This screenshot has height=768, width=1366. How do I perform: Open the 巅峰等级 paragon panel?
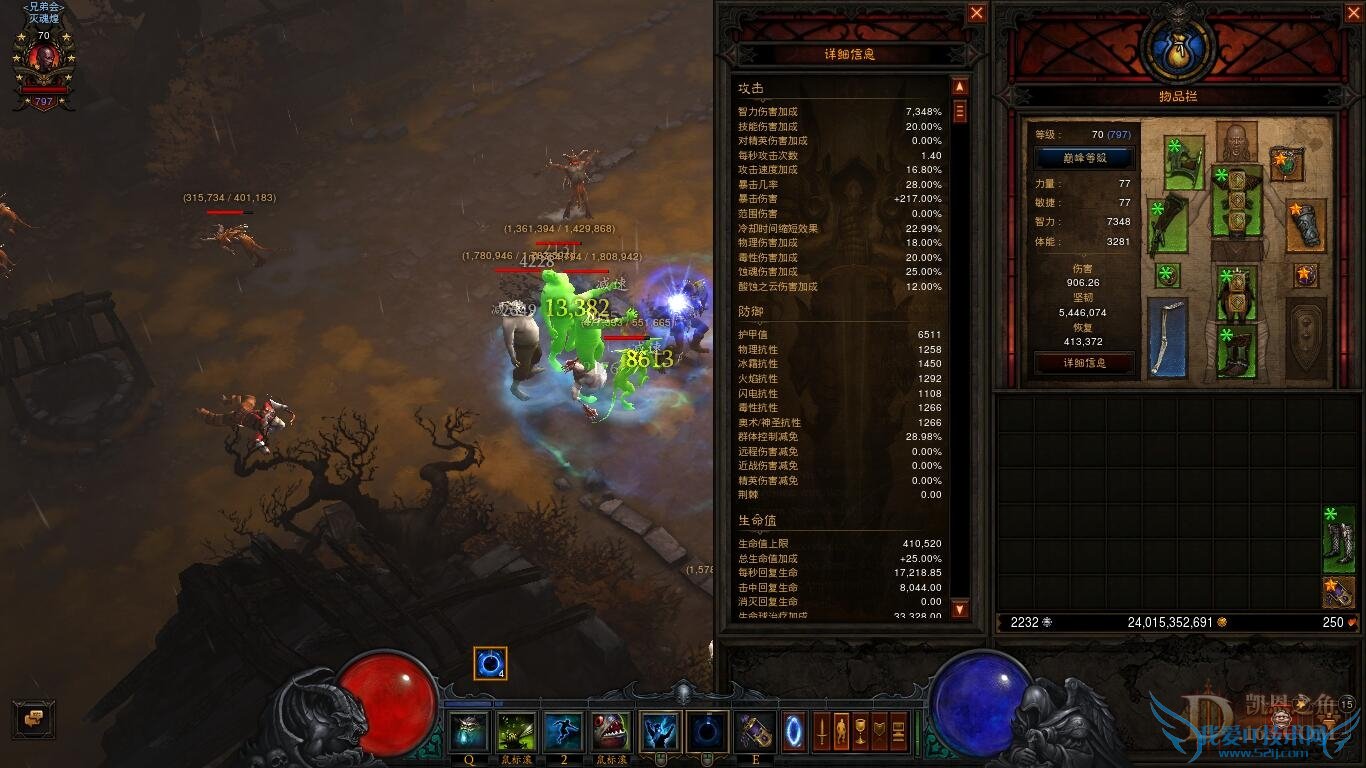tap(1084, 158)
